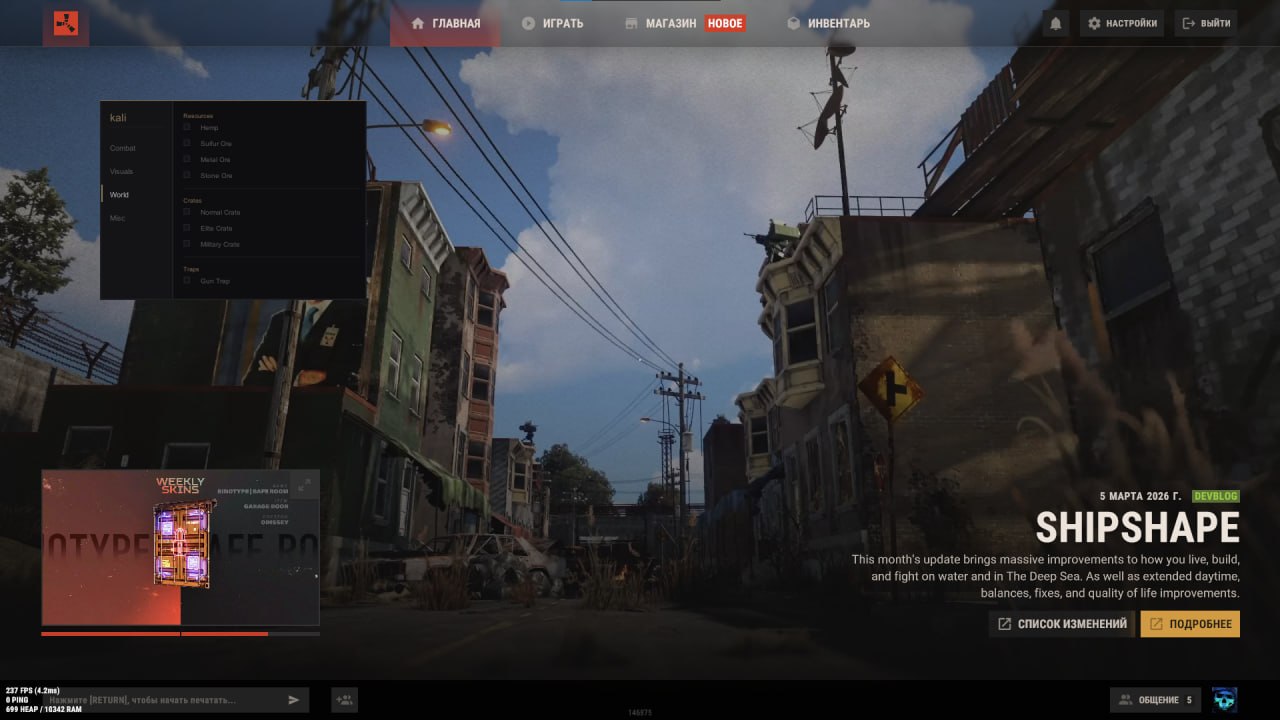Enable the Gun Trap checkbox under Traps
The image size is (1280, 720).
click(x=185, y=281)
